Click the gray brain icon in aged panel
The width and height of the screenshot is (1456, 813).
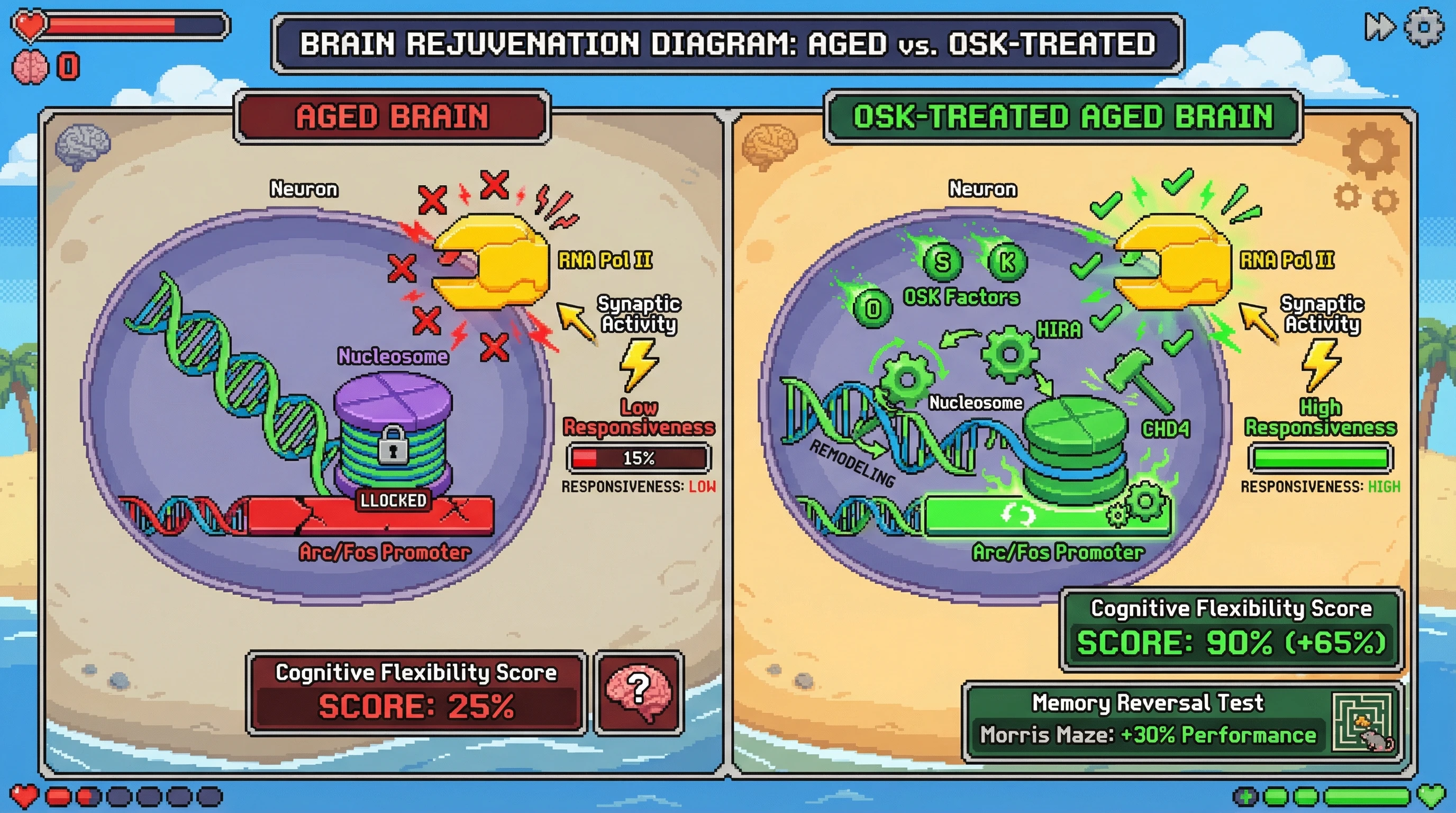coord(83,146)
